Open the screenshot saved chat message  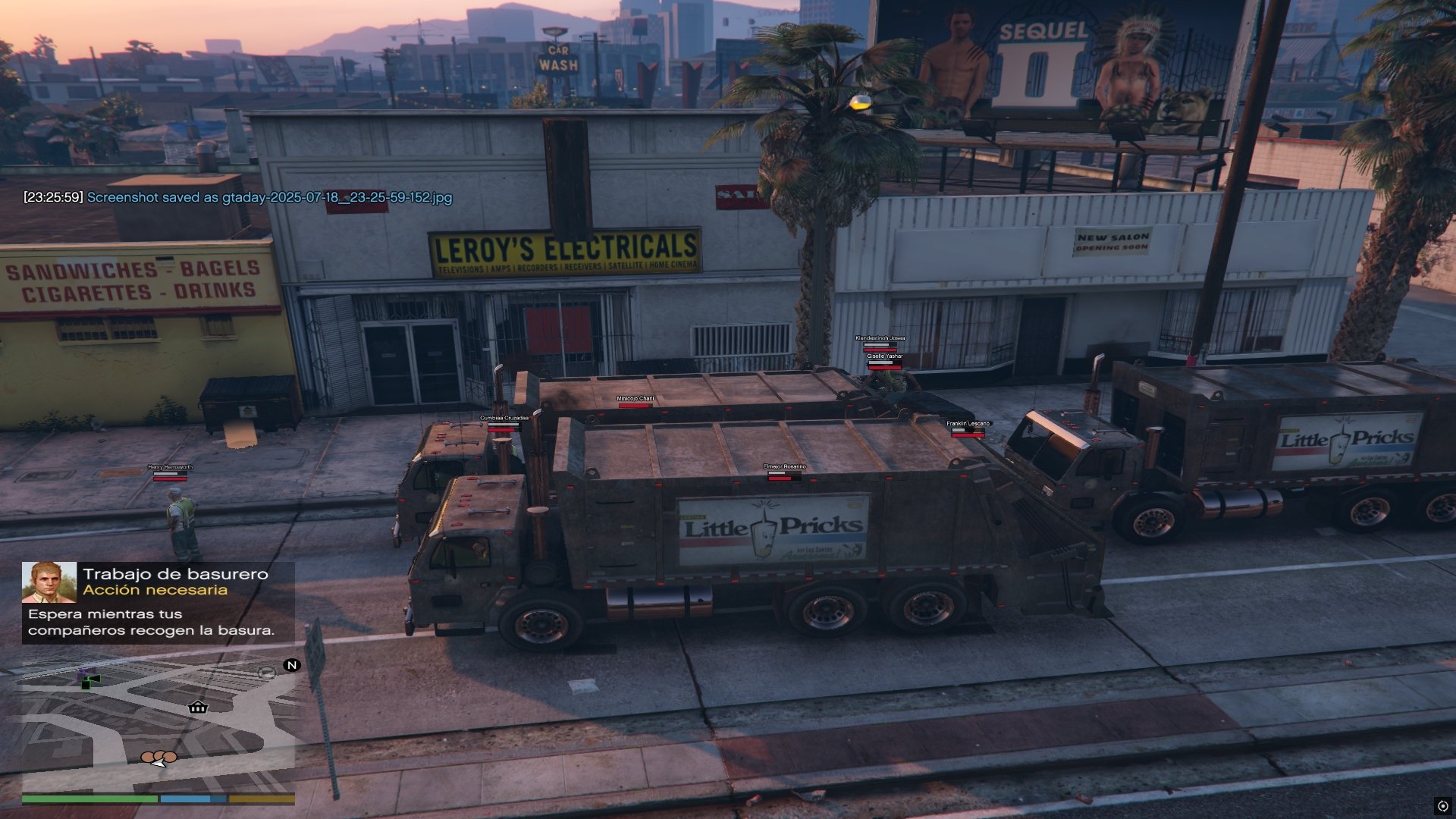(237, 197)
